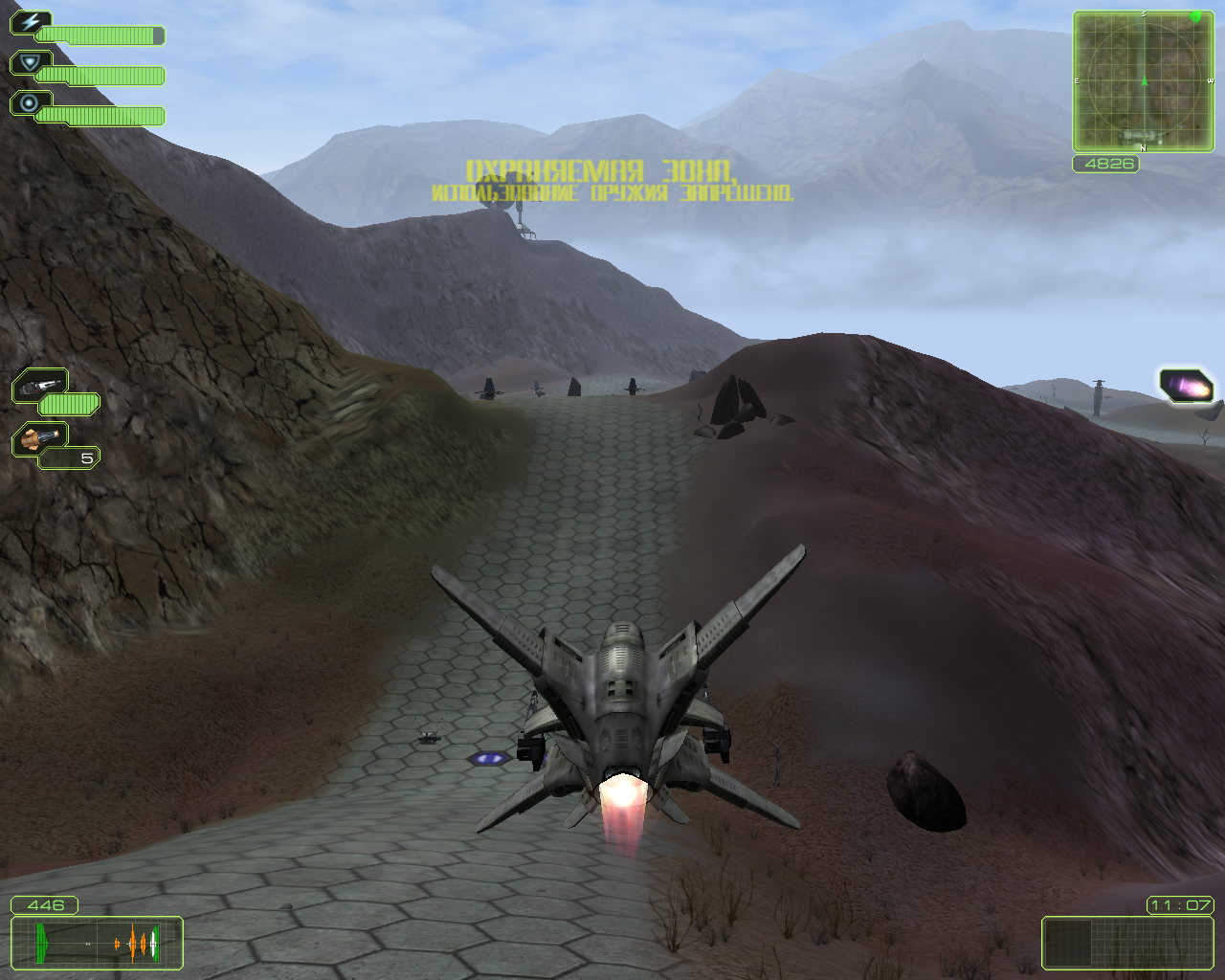
Task: Click the minimap altitude counter button
Action: (x=1107, y=164)
